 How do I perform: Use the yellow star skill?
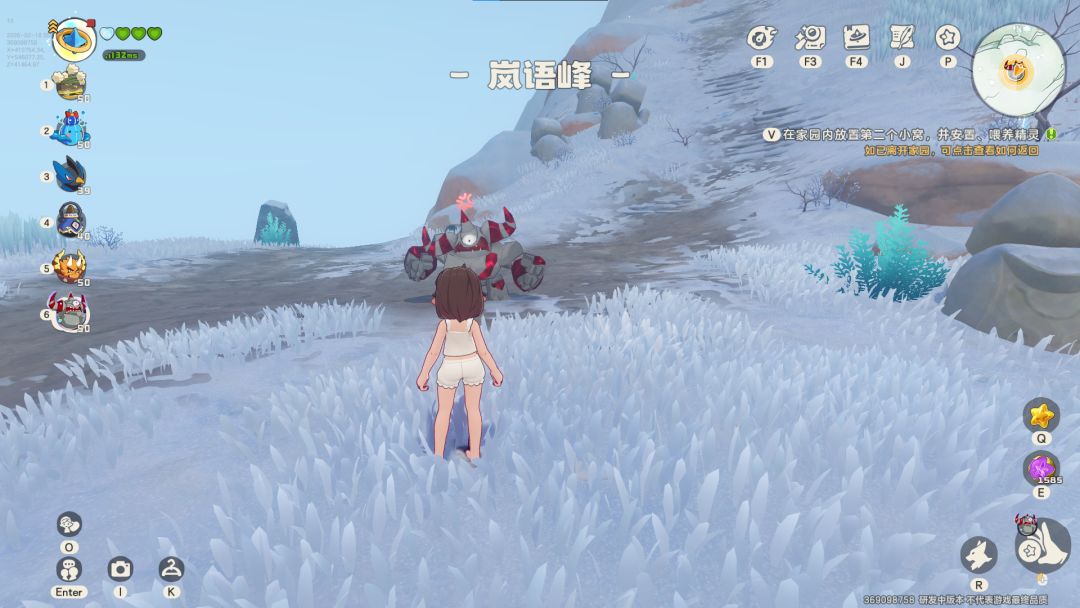(x=1041, y=415)
